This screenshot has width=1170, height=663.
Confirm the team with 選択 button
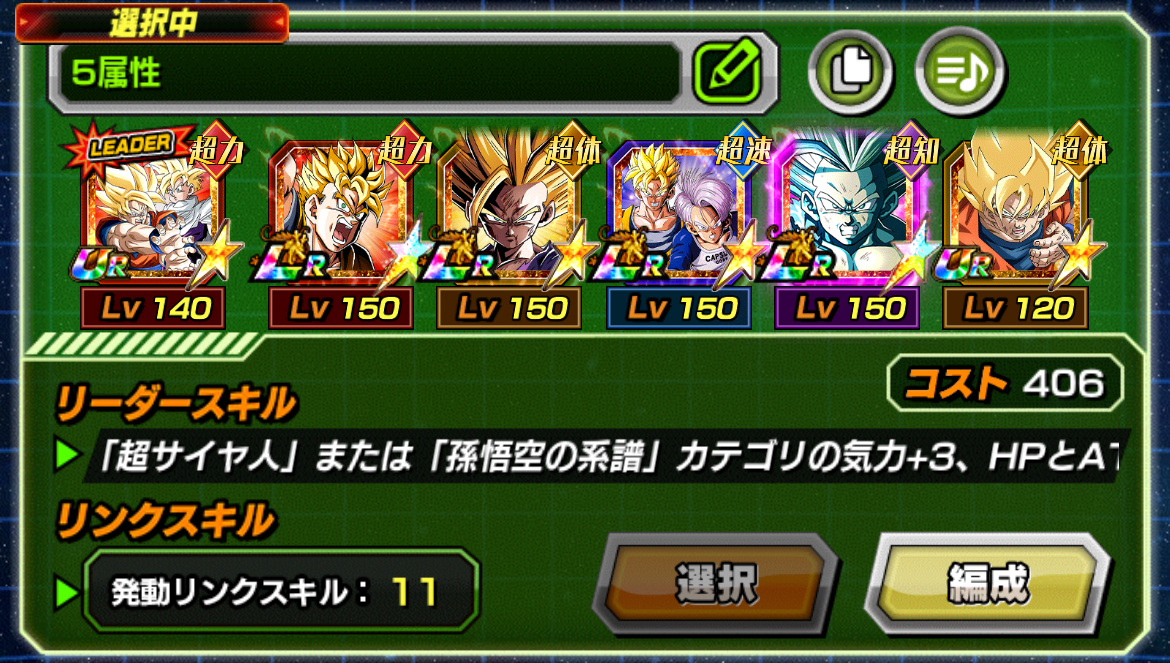tap(716, 583)
